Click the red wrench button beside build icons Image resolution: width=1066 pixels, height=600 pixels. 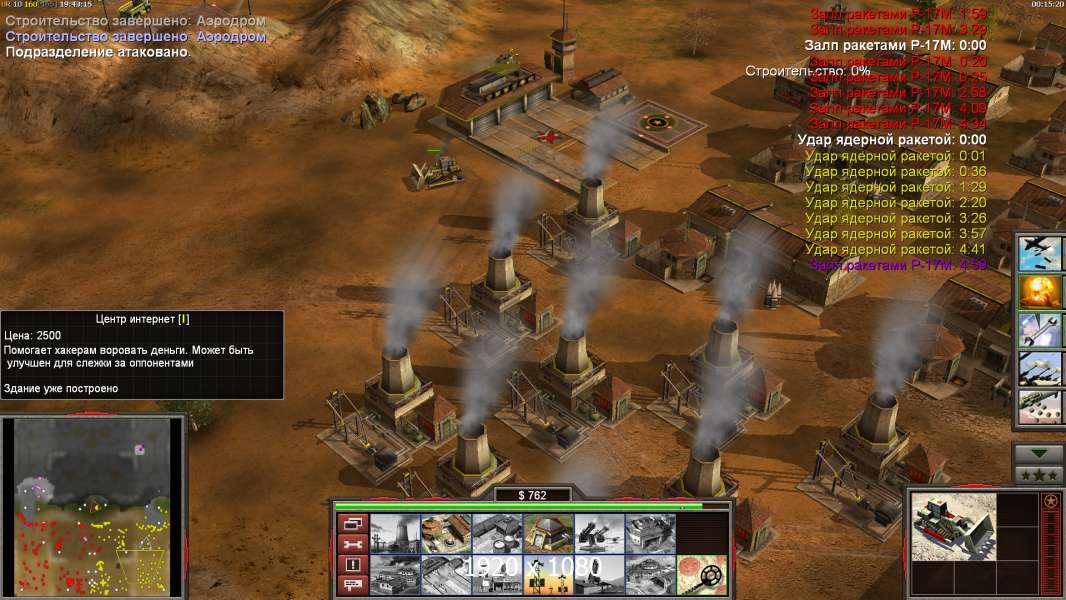tap(351, 544)
